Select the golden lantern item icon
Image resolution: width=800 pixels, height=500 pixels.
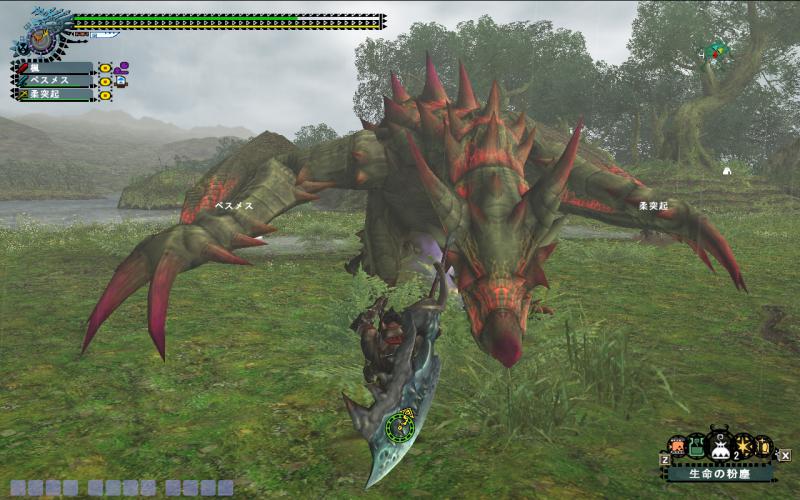[762, 446]
